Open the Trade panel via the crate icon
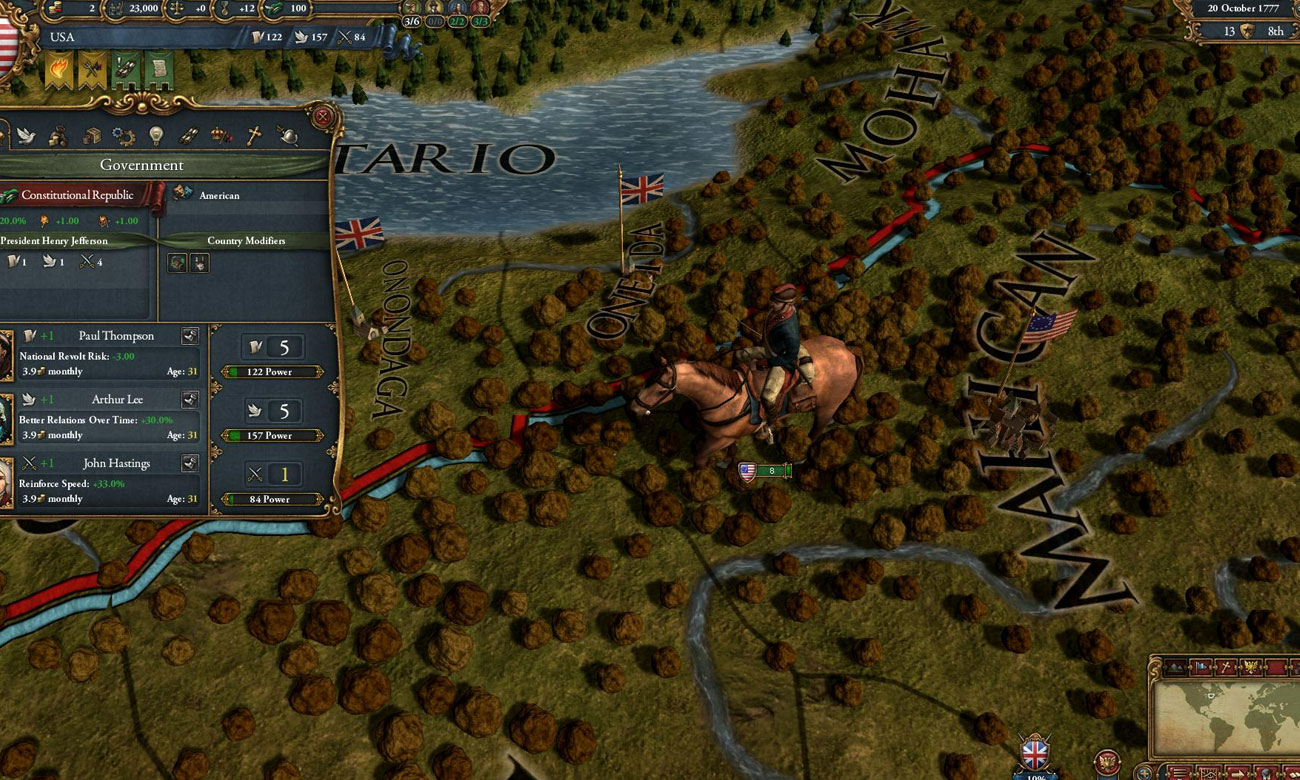The image size is (1300, 780). [x=91, y=136]
